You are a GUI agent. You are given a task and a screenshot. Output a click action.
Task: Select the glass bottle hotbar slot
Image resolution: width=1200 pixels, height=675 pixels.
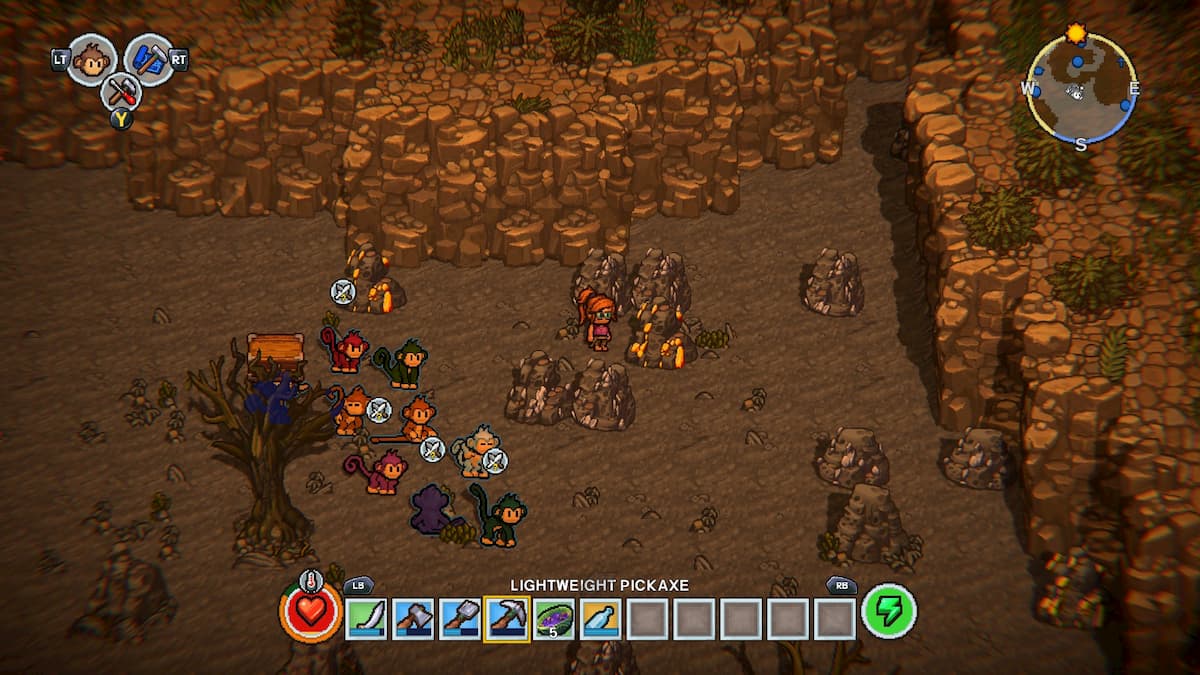pyautogui.click(x=600, y=619)
